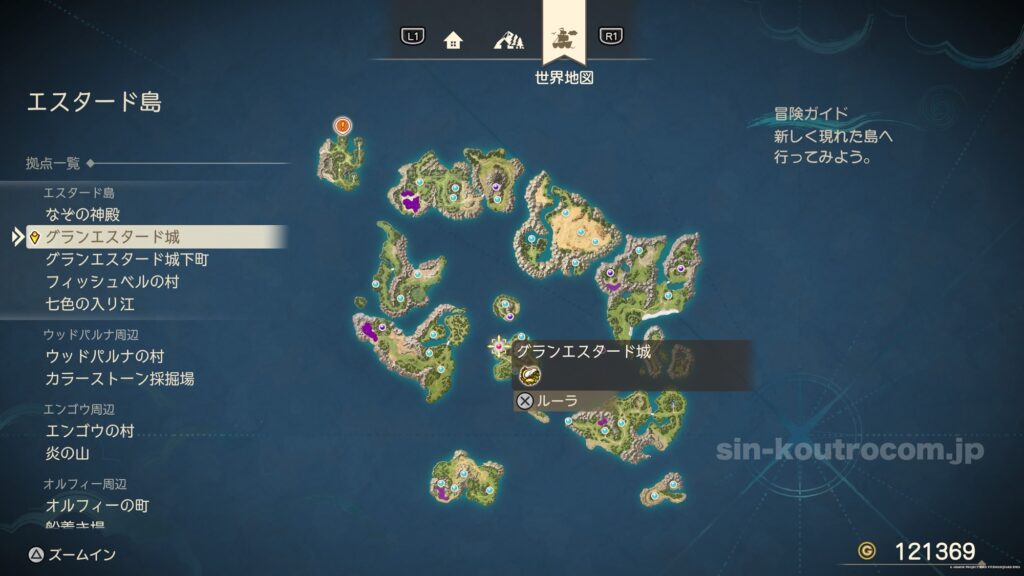Choose オルフィーの町 in the list
Screen dimensions: 1024x576
coord(97,506)
